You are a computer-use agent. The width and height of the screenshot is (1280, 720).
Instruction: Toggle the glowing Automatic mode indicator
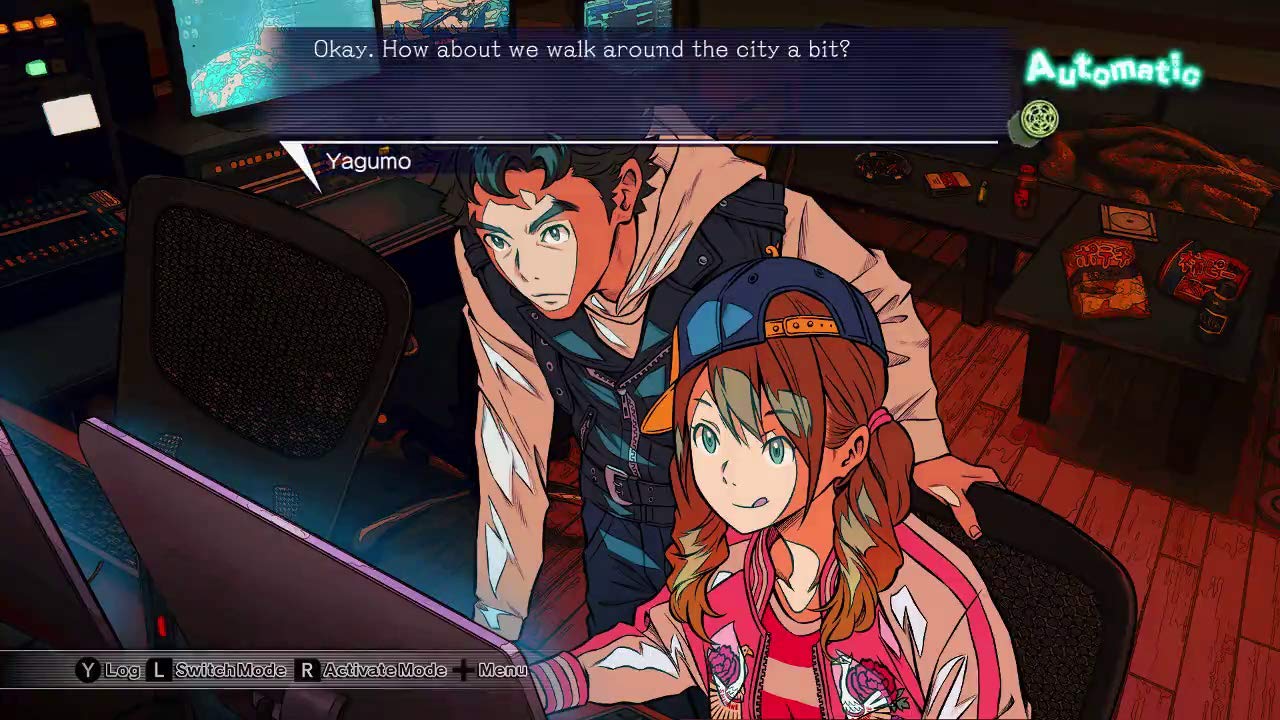point(1115,68)
